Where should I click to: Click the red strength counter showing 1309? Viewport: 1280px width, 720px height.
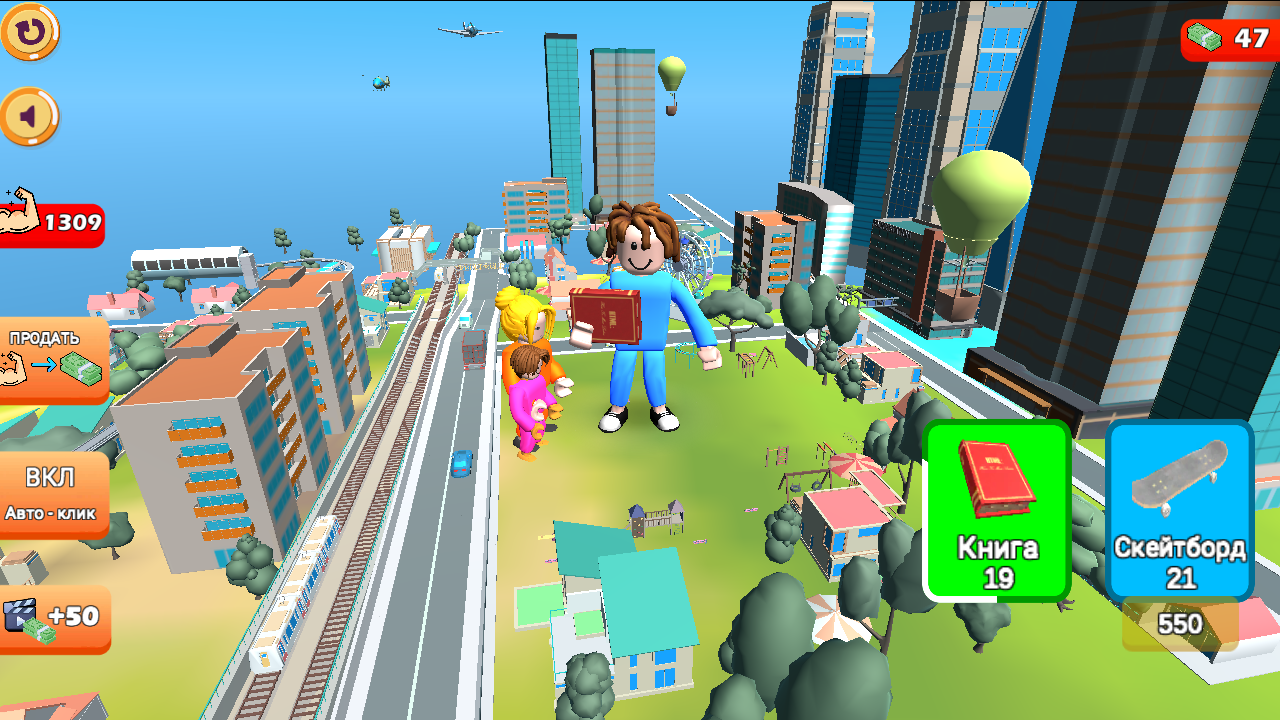65,225
